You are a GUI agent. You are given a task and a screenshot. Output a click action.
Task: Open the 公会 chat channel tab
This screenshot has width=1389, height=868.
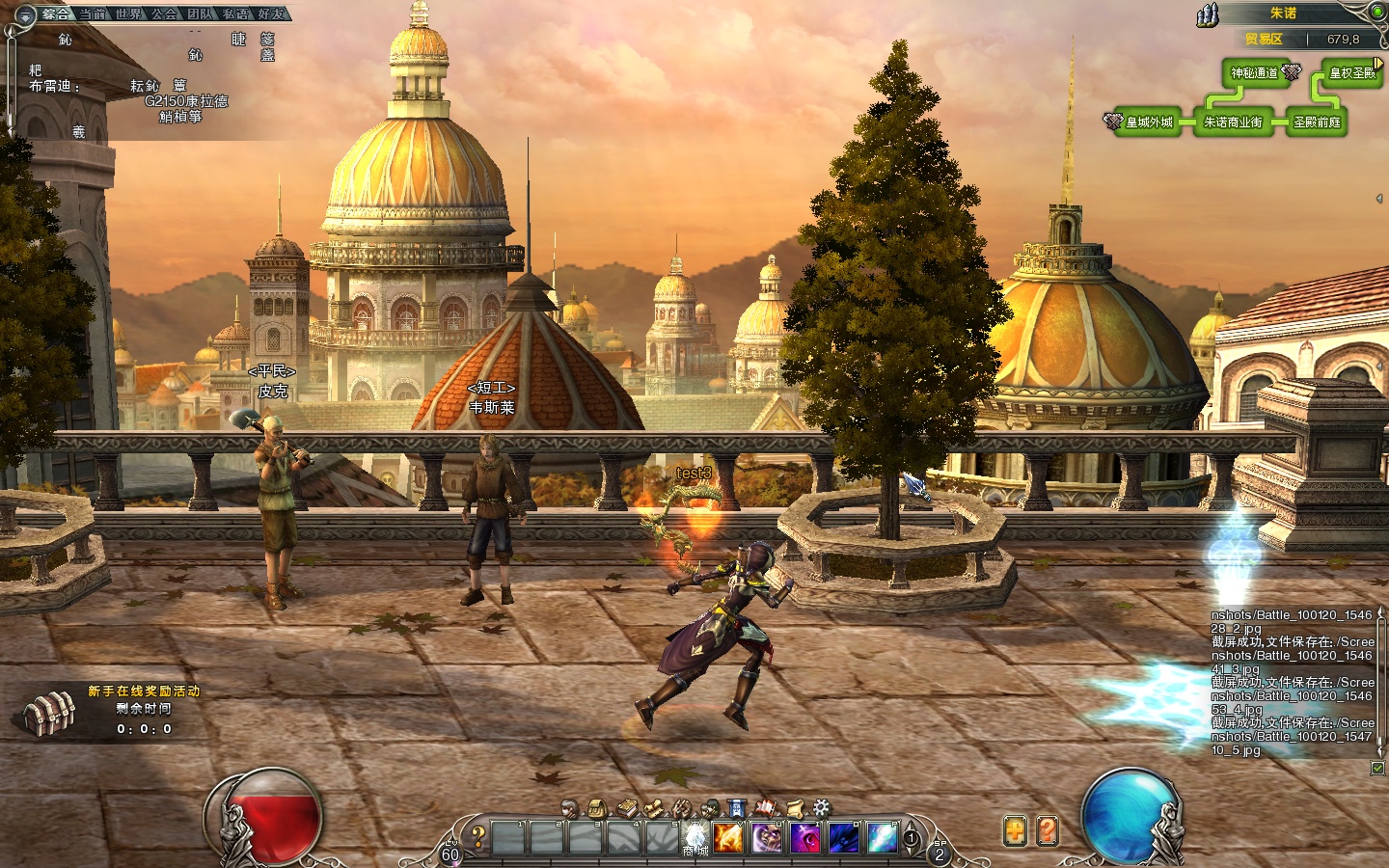click(x=165, y=14)
